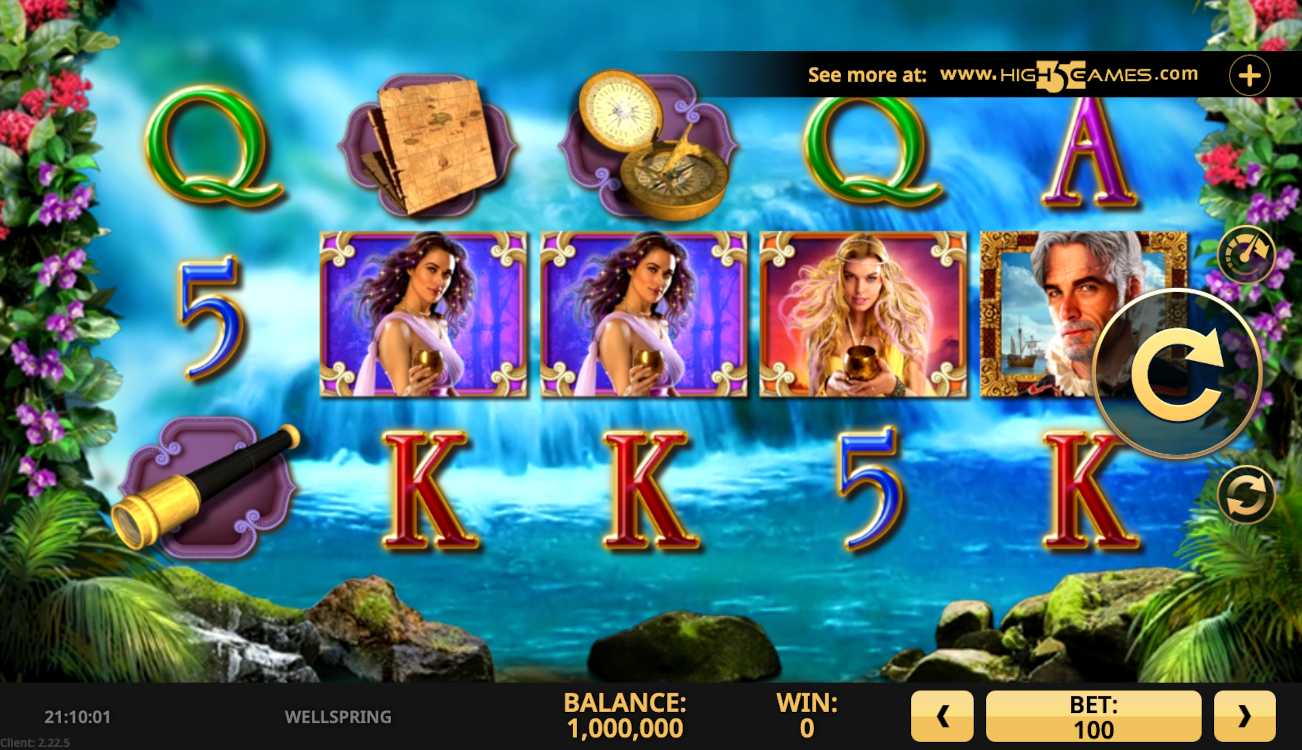Viewport: 1302px width, 750px height.
Task: Open the autoplay circular arrows button
Action: click(1245, 496)
